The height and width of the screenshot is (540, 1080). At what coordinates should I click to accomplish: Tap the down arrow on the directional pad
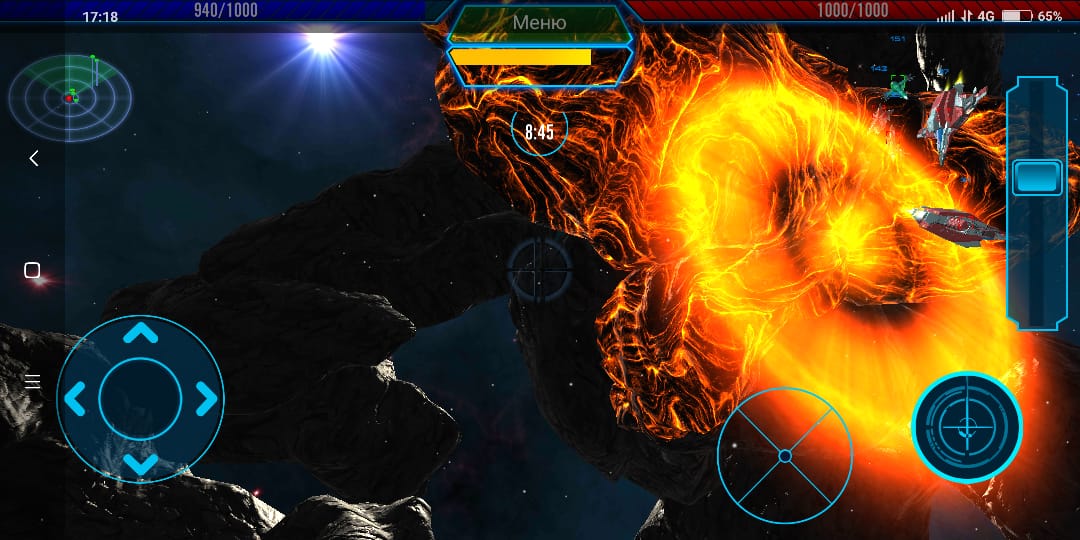tap(140, 463)
